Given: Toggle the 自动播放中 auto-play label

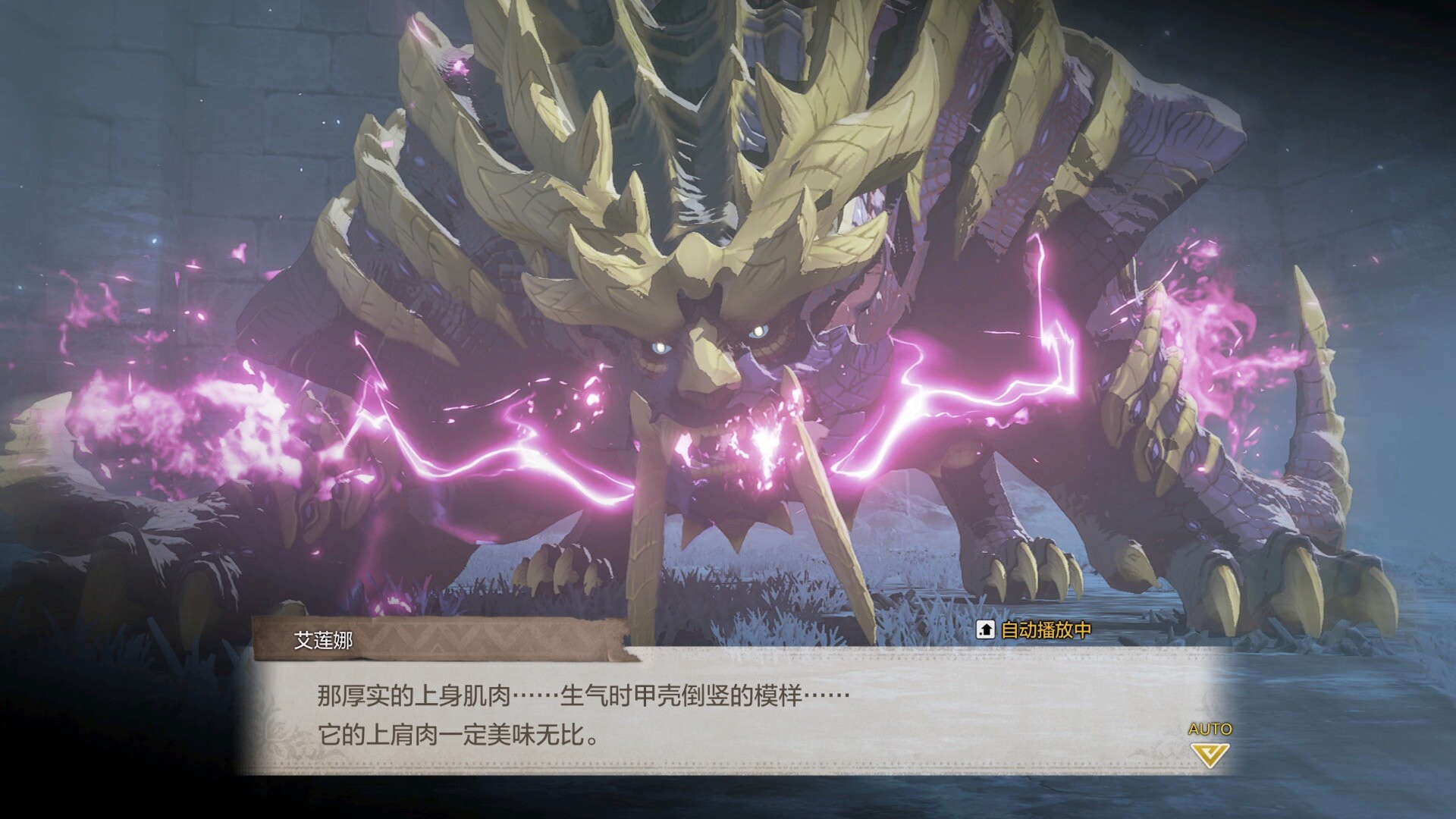Looking at the screenshot, I should click(1035, 630).
